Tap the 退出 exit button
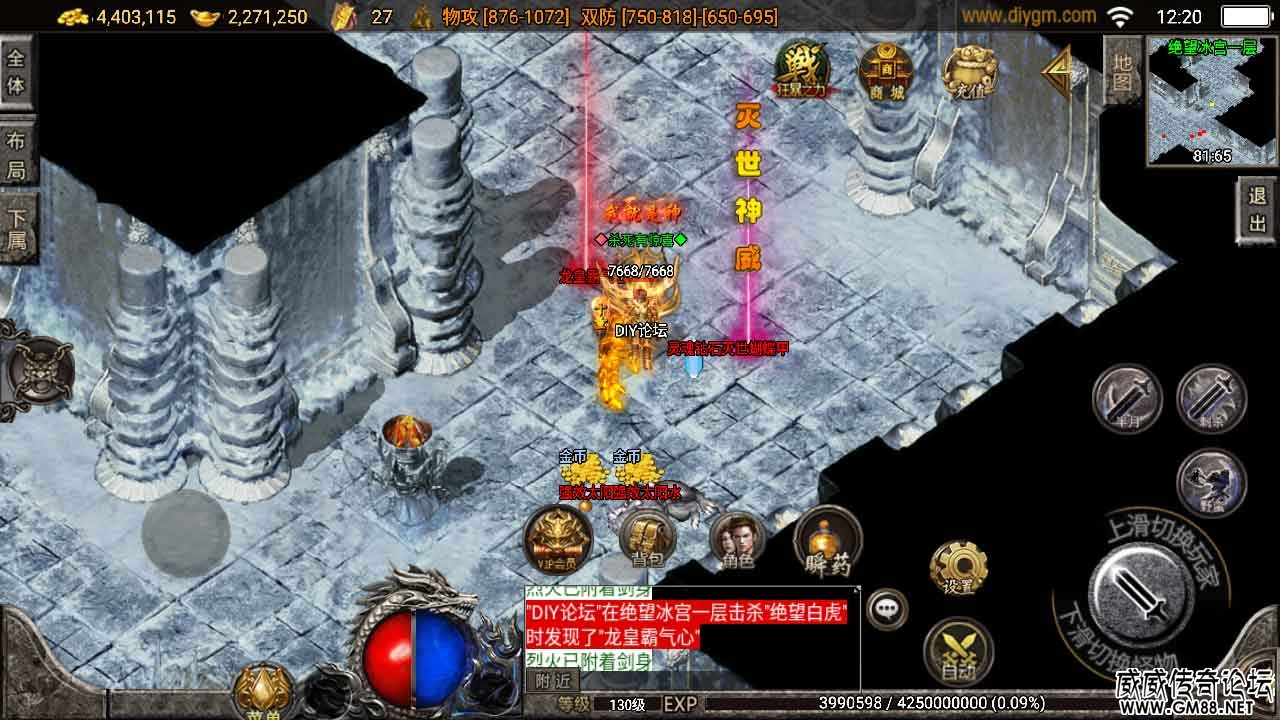Viewport: 1280px width, 720px height. pyautogui.click(x=1257, y=210)
